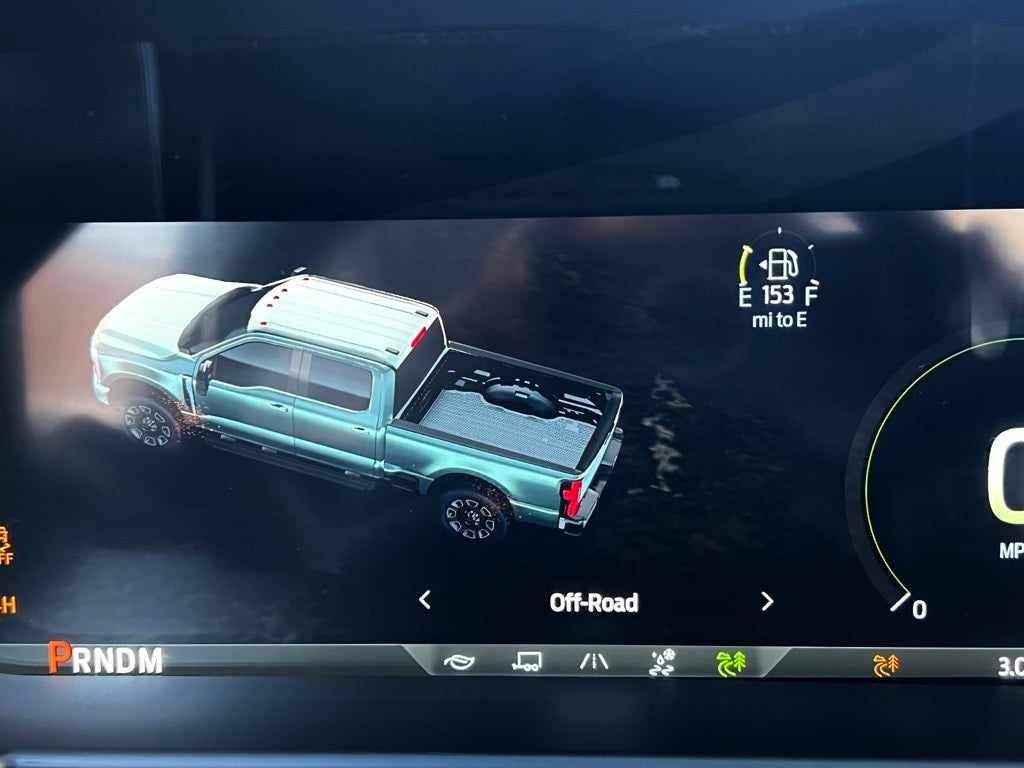Choose the Eco leaf drive mode
The height and width of the screenshot is (768, 1024).
[459, 662]
